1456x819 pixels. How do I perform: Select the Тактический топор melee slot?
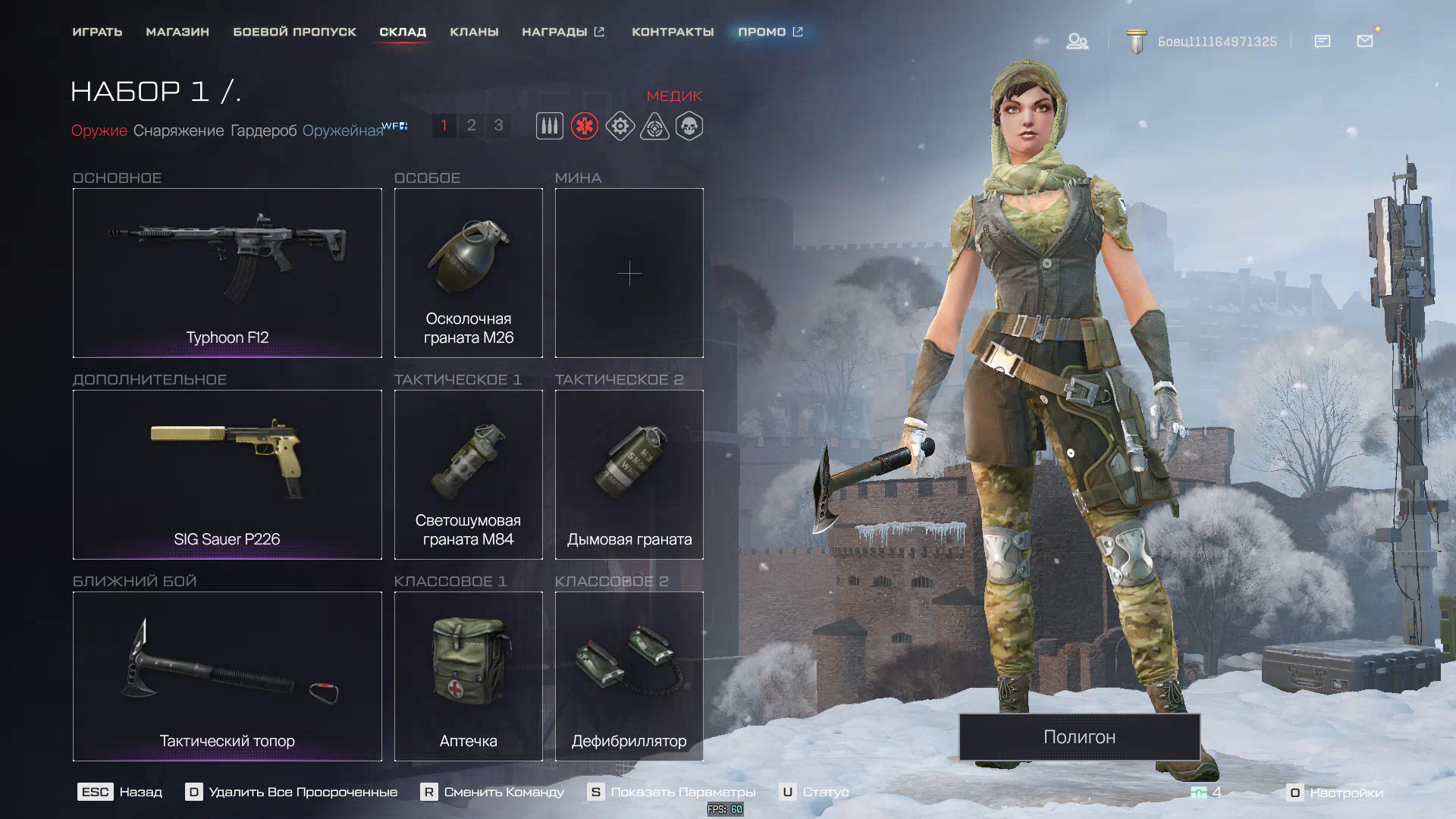[x=227, y=676]
